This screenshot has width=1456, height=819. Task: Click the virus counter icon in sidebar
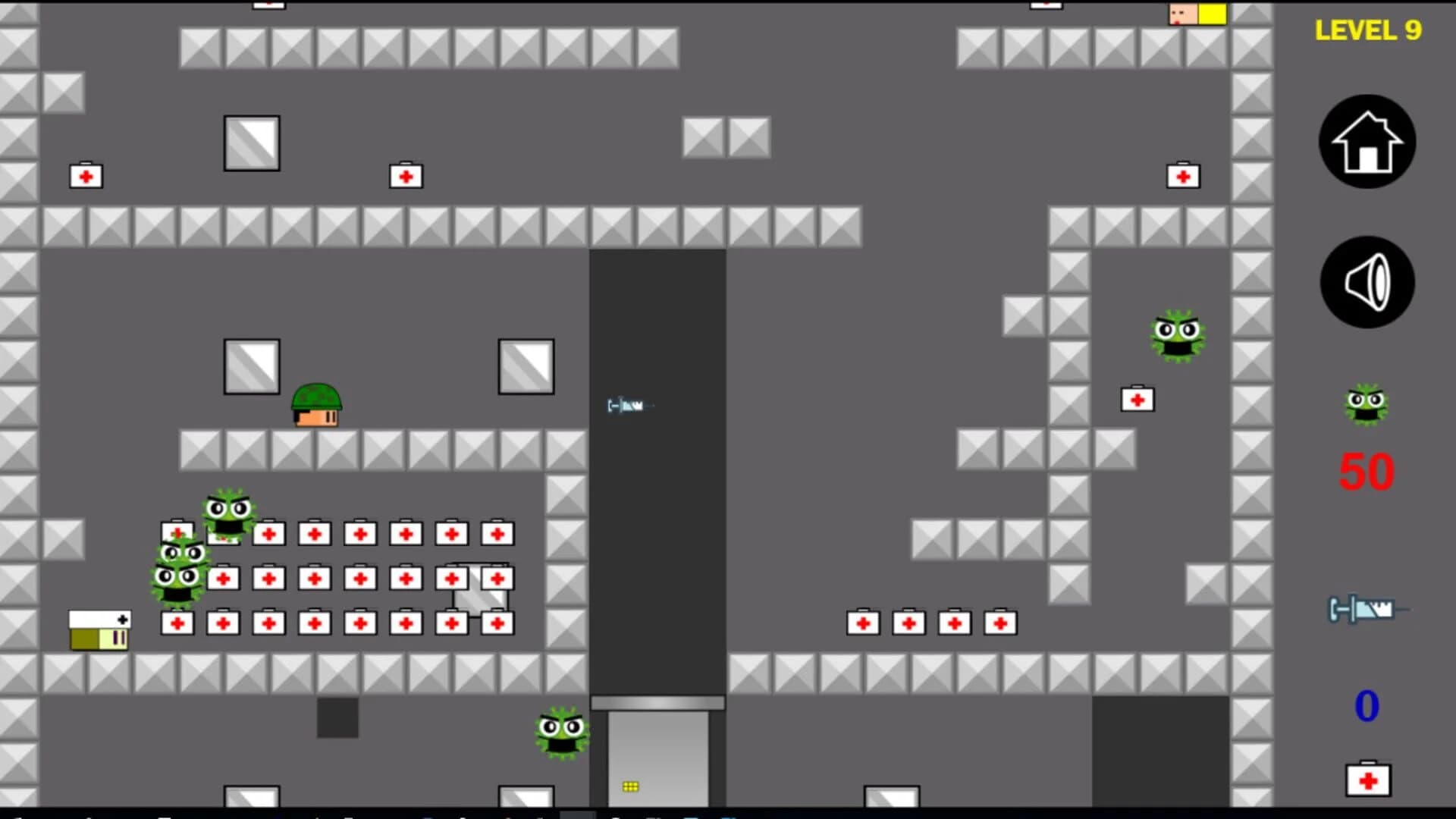(x=1367, y=406)
